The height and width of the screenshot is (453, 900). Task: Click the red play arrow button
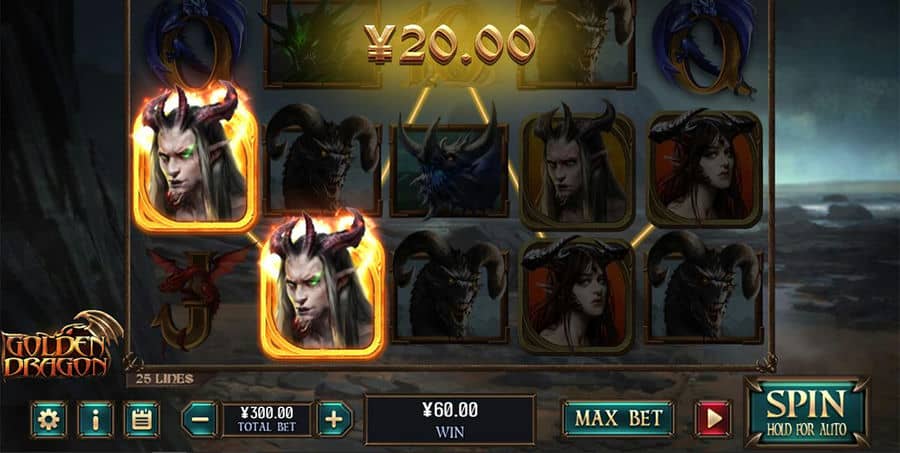pos(713,419)
